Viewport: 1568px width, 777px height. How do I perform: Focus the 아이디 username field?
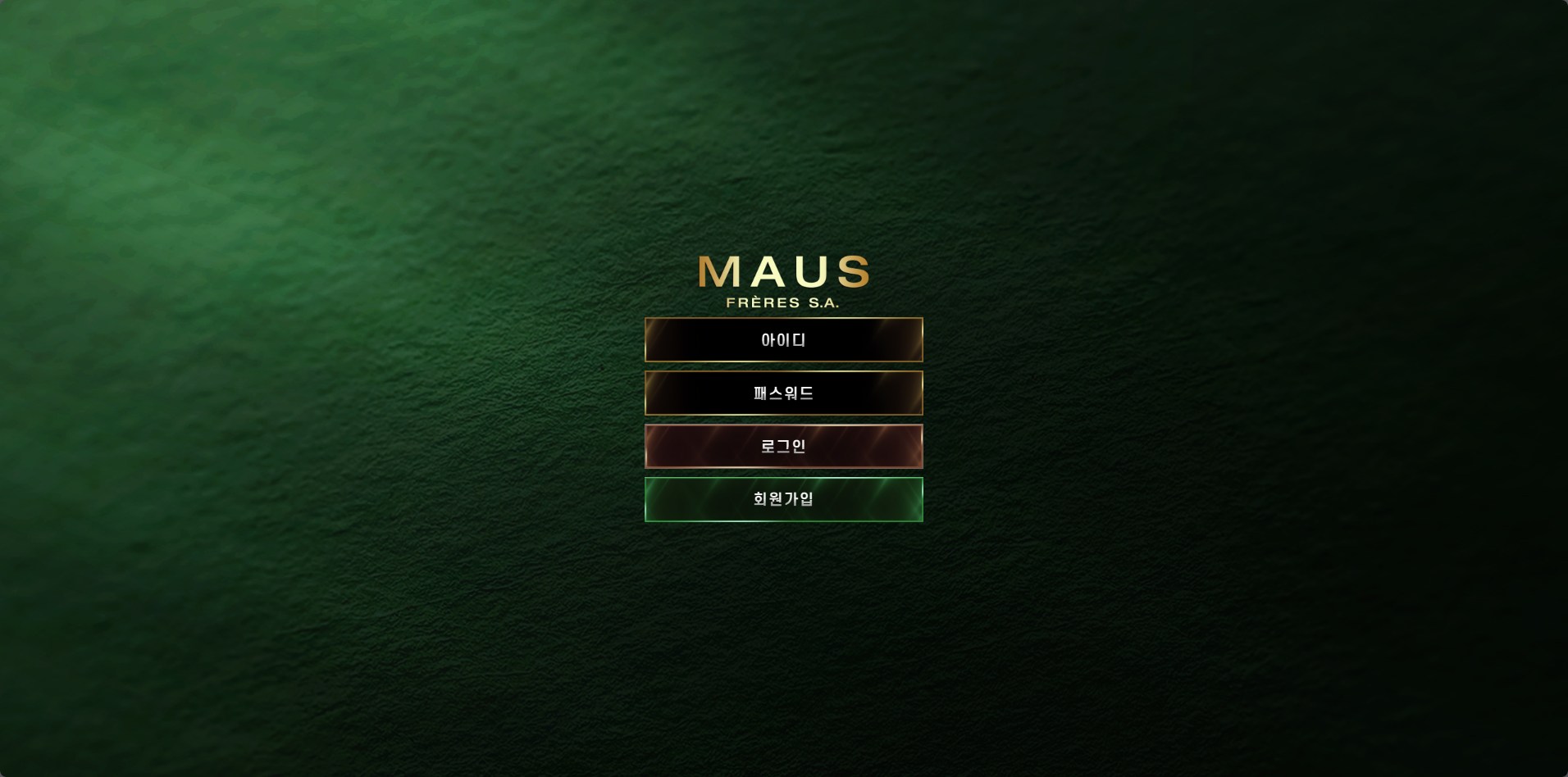tap(783, 339)
